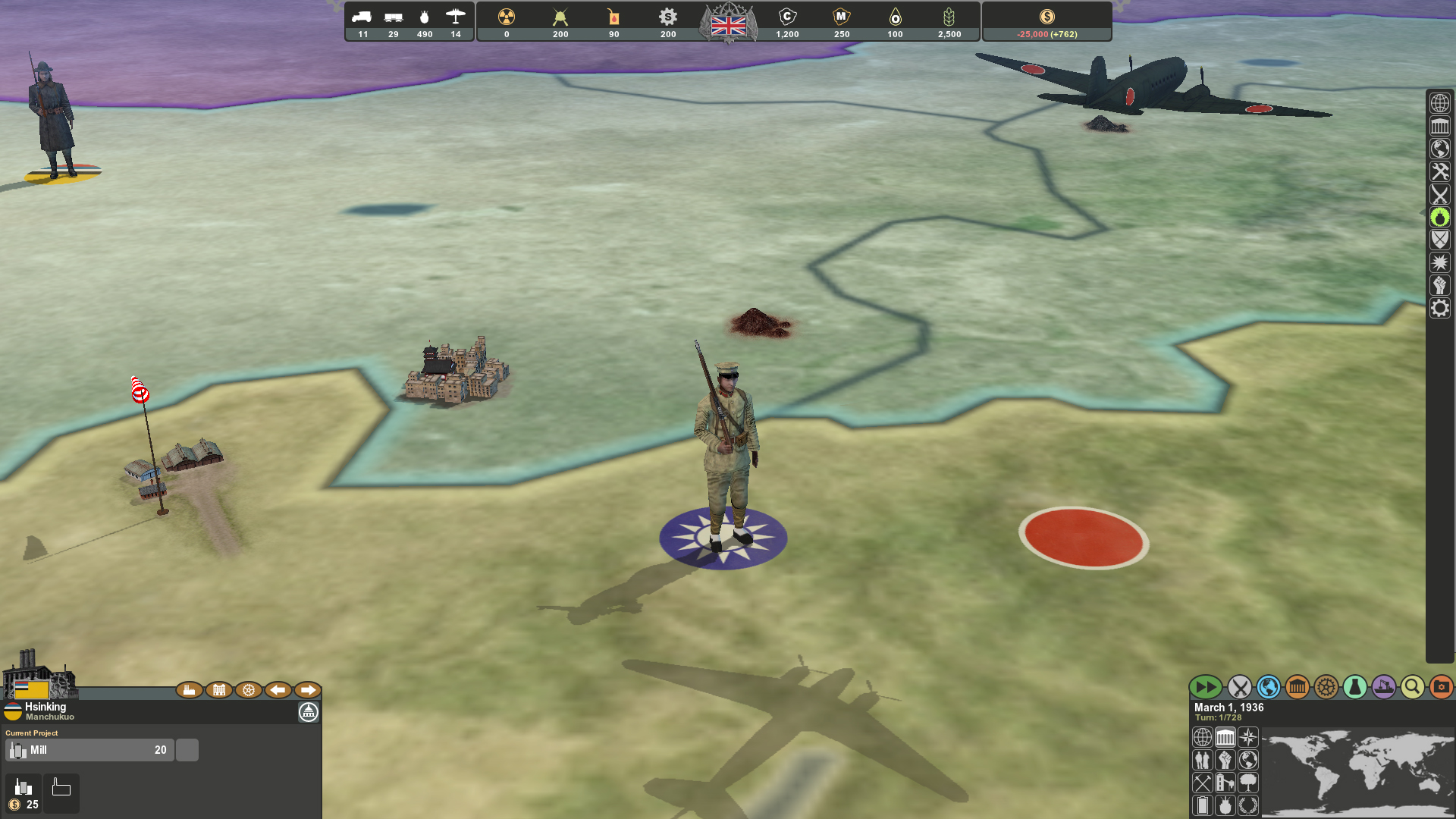
Task: Open the research flask panel
Action: pos(1355,688)
